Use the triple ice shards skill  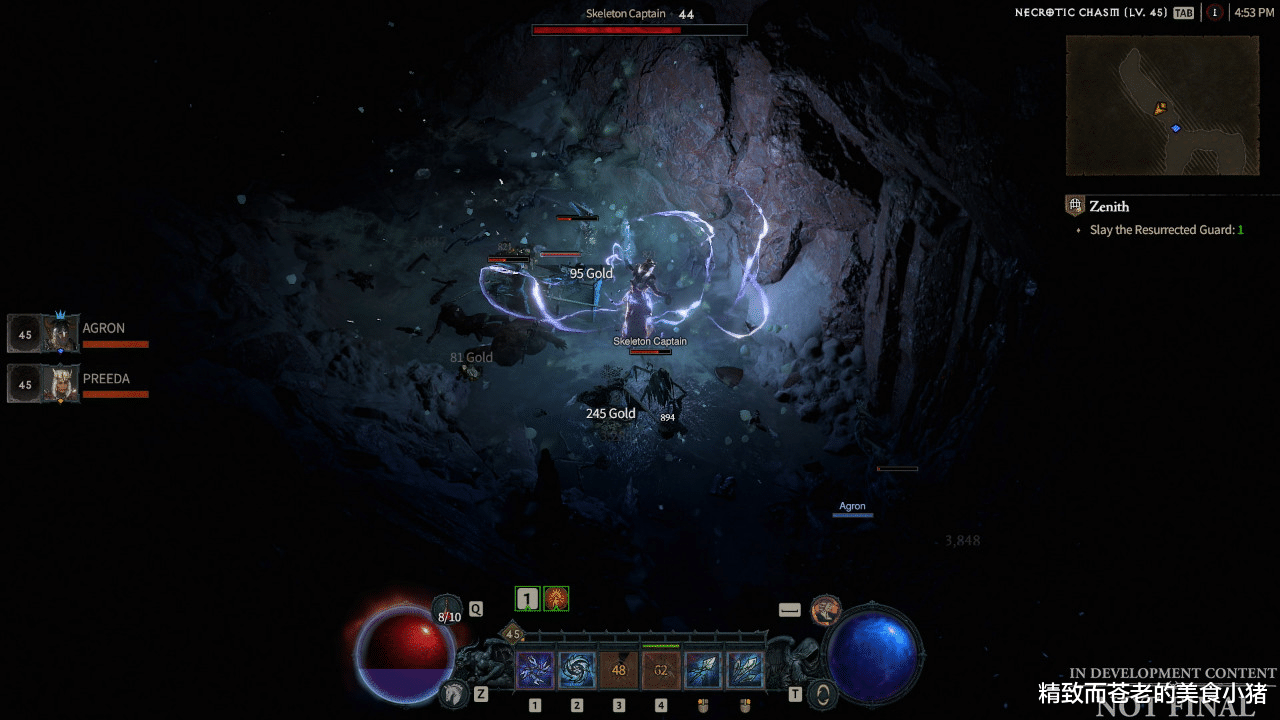[x=745, y=669]
